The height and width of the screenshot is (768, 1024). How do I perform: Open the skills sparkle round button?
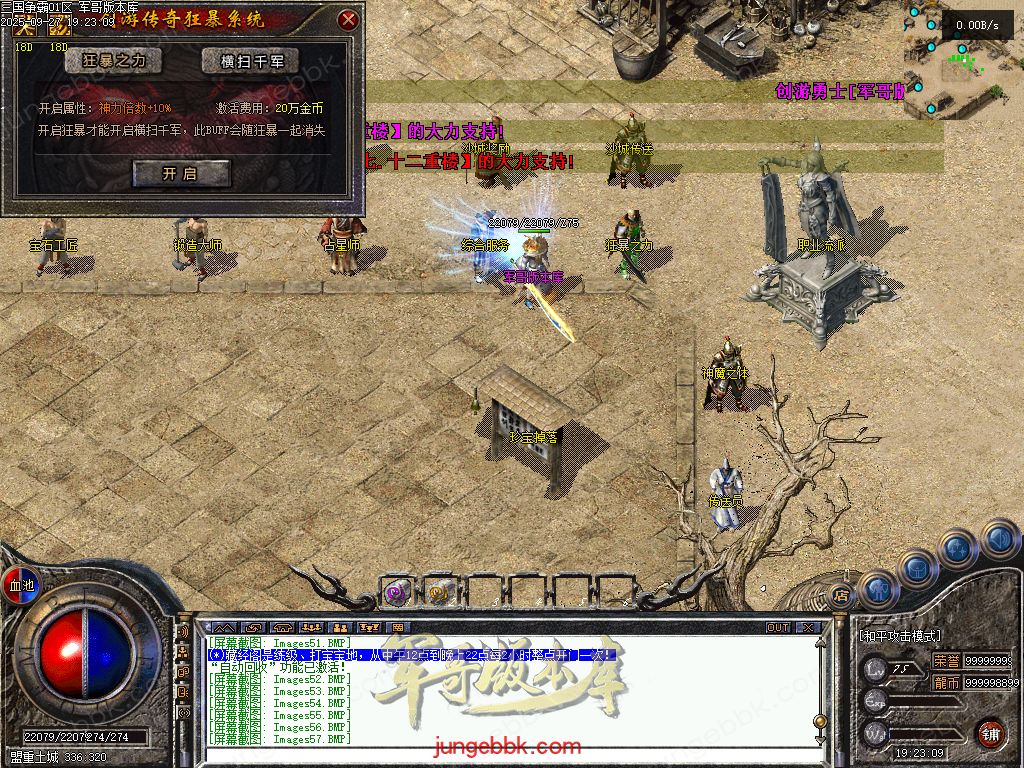957,548
